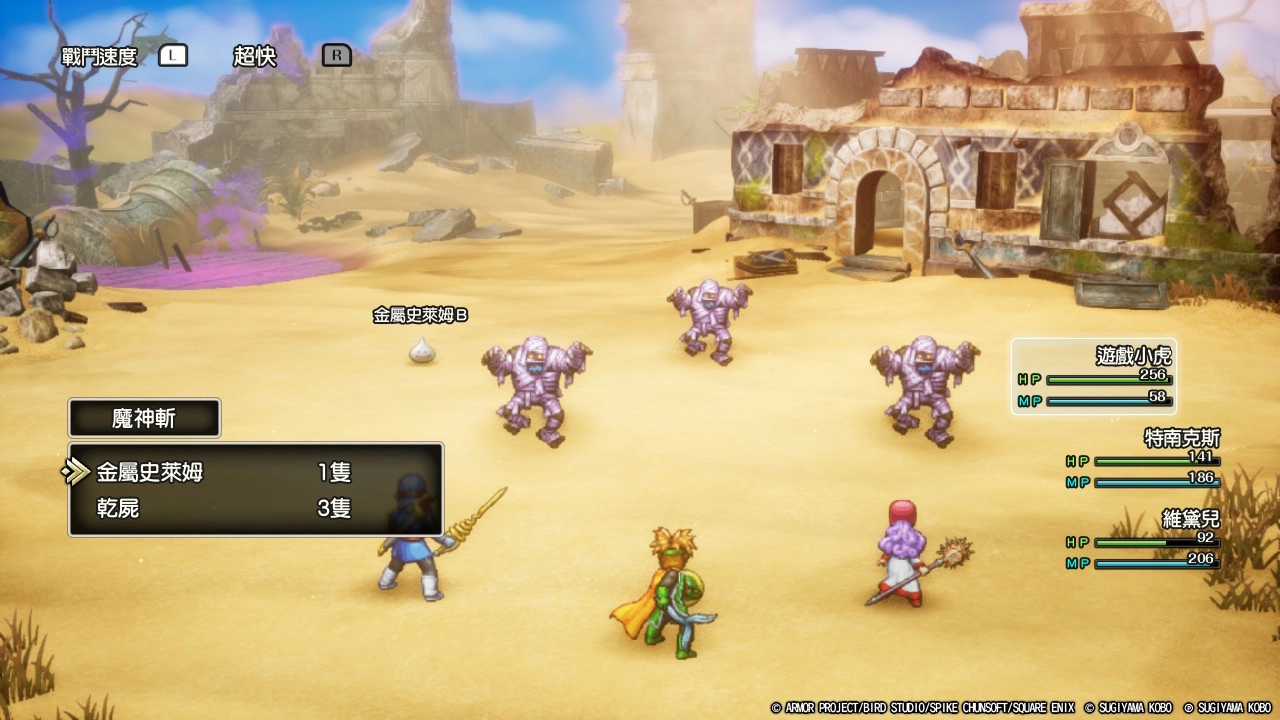Select 遊戲小虎 party status panel
This screenshot has width=1280, height=720.
[x=1094, y=377]
